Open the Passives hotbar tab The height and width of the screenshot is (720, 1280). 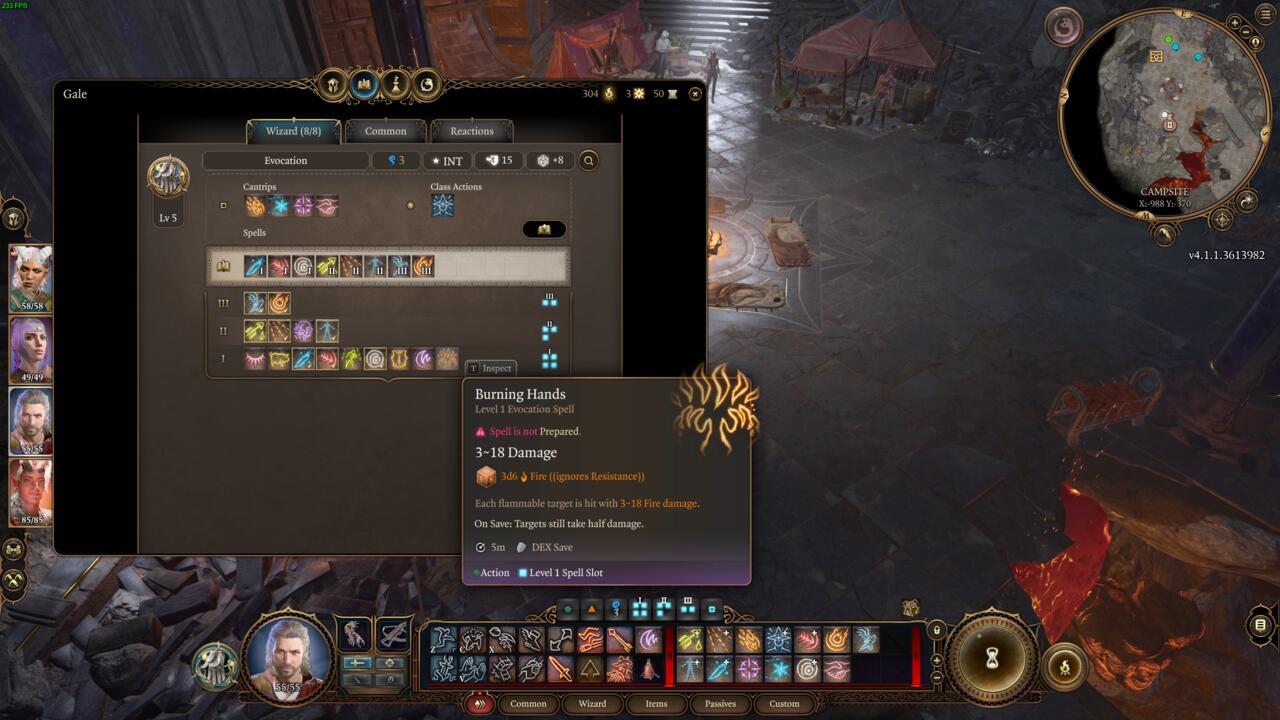click(719, 703)
